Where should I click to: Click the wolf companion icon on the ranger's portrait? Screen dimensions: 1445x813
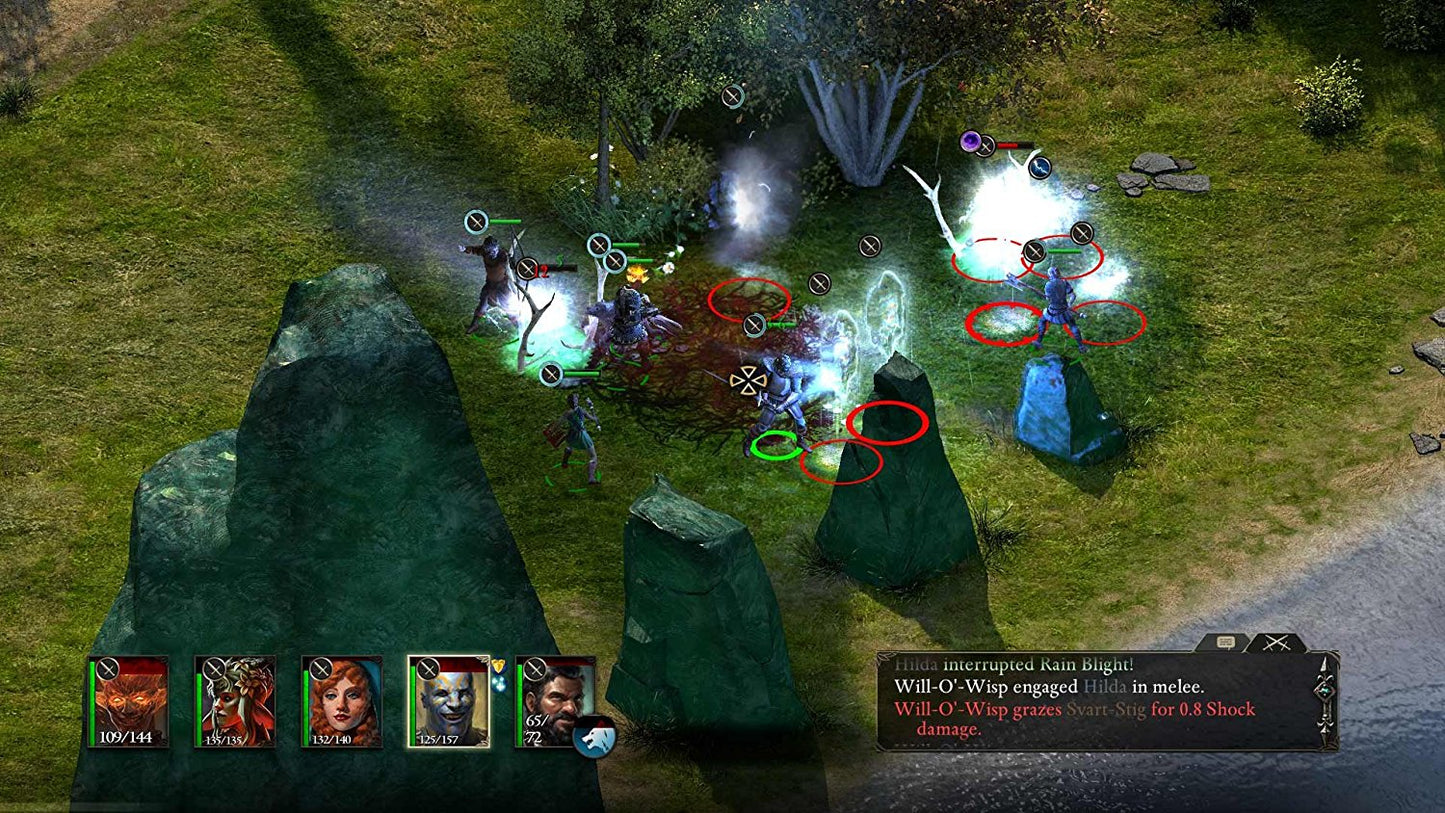pyautogui.click(x=595, y=736)
